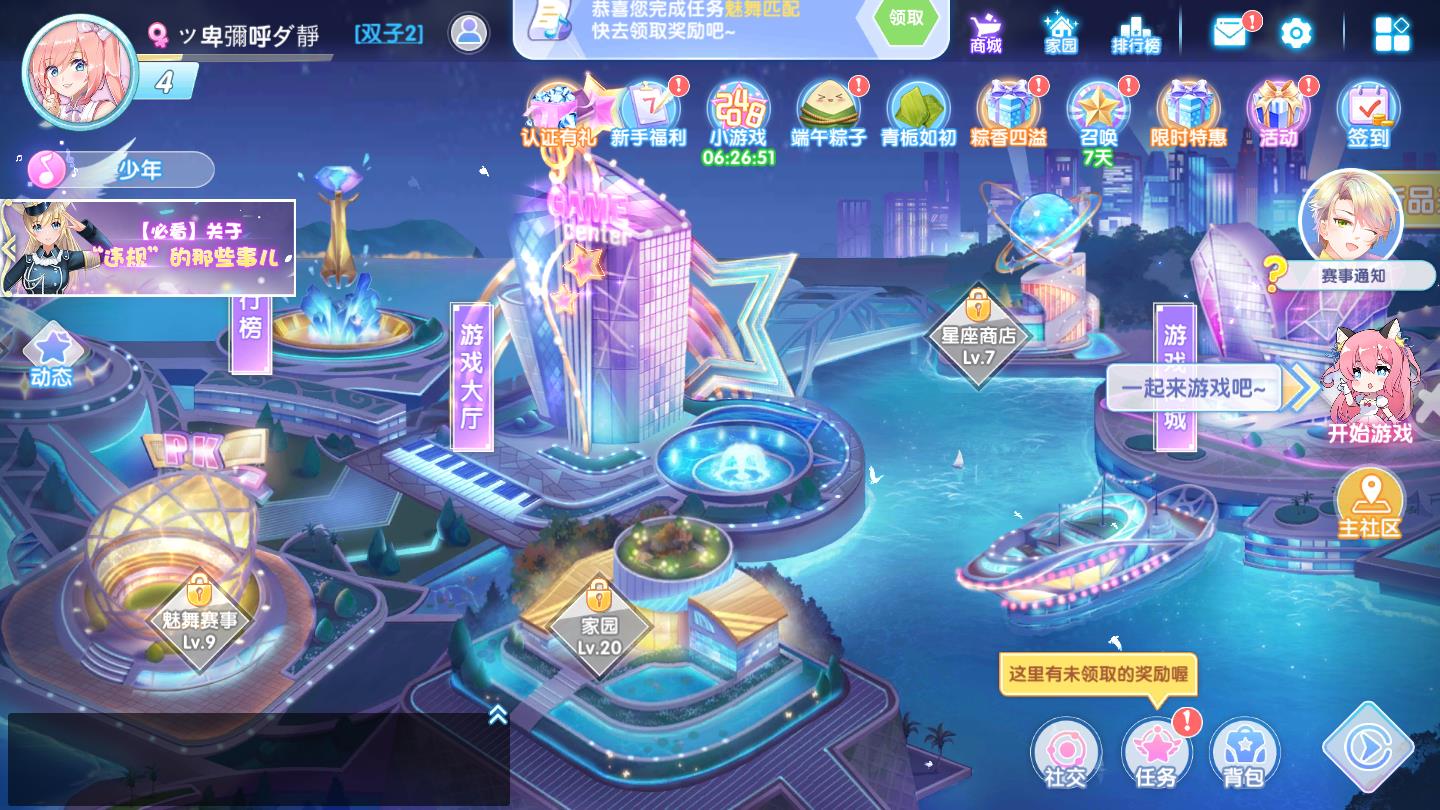Show the 排行榜 leaderboard
Image resolution: width=1440 pixels, height=810 pixels.
pyautogui.click(x=1135, y=32)
